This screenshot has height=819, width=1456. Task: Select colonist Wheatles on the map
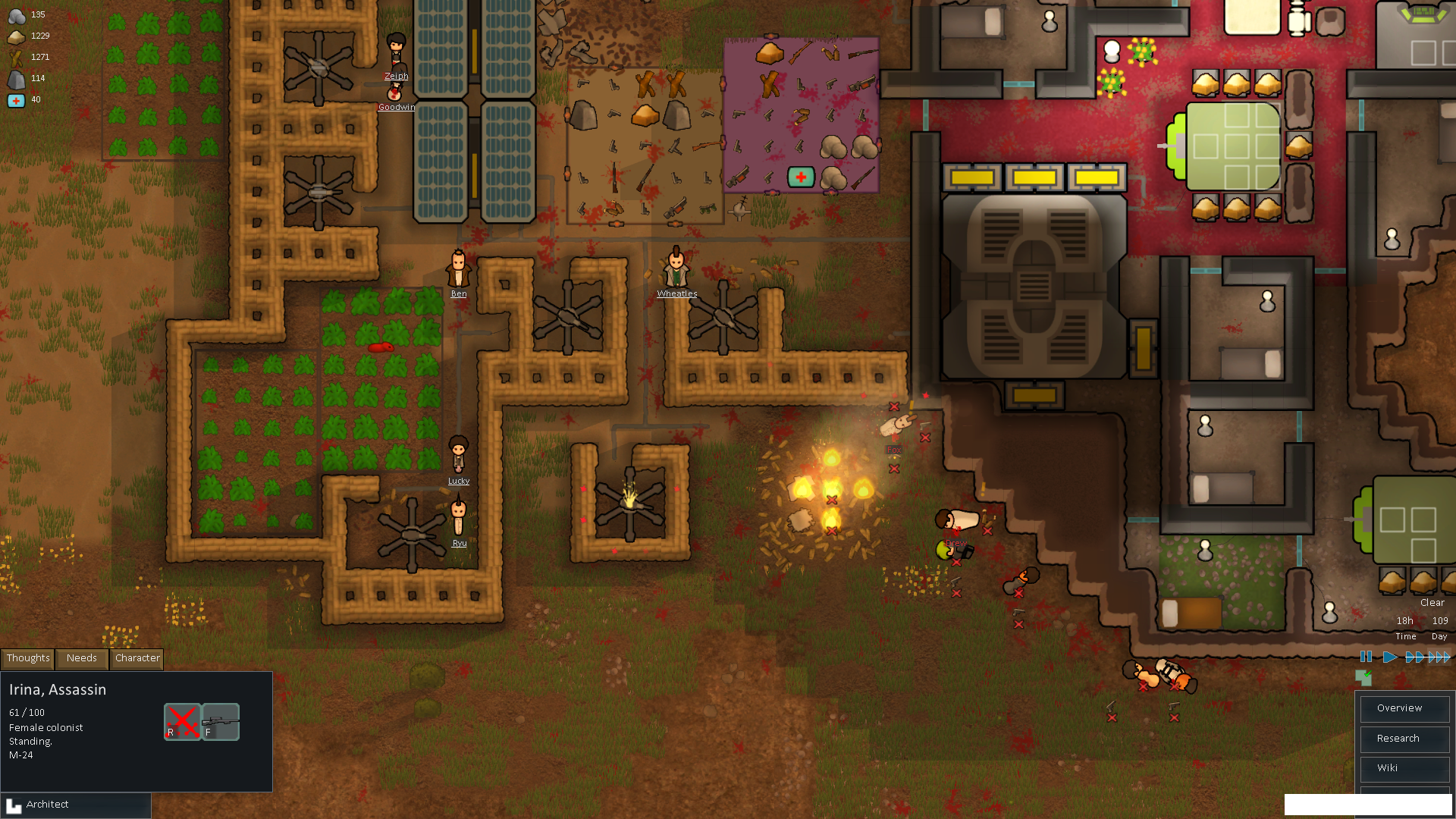[677, 271]
